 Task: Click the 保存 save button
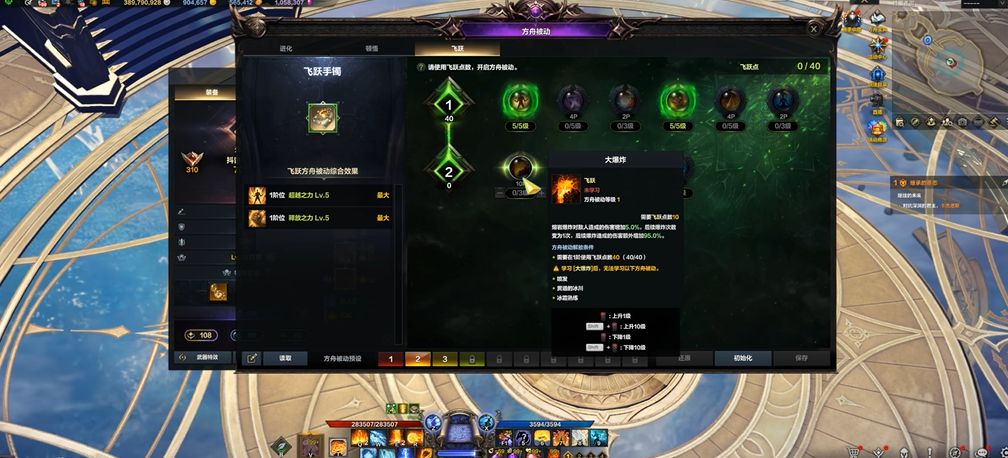click(801, 358)
